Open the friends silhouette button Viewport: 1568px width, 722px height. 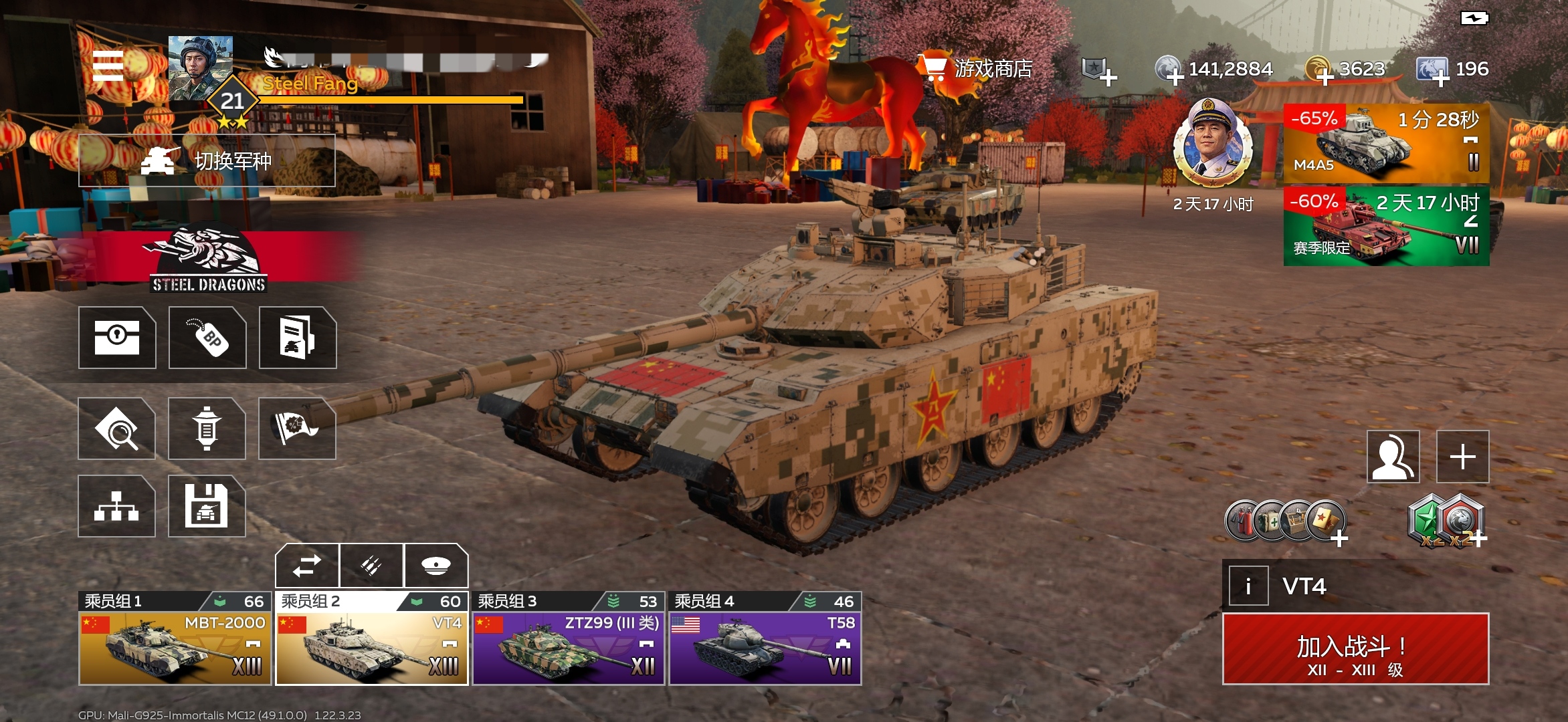pyautogui.click(x=1393, y=457)
